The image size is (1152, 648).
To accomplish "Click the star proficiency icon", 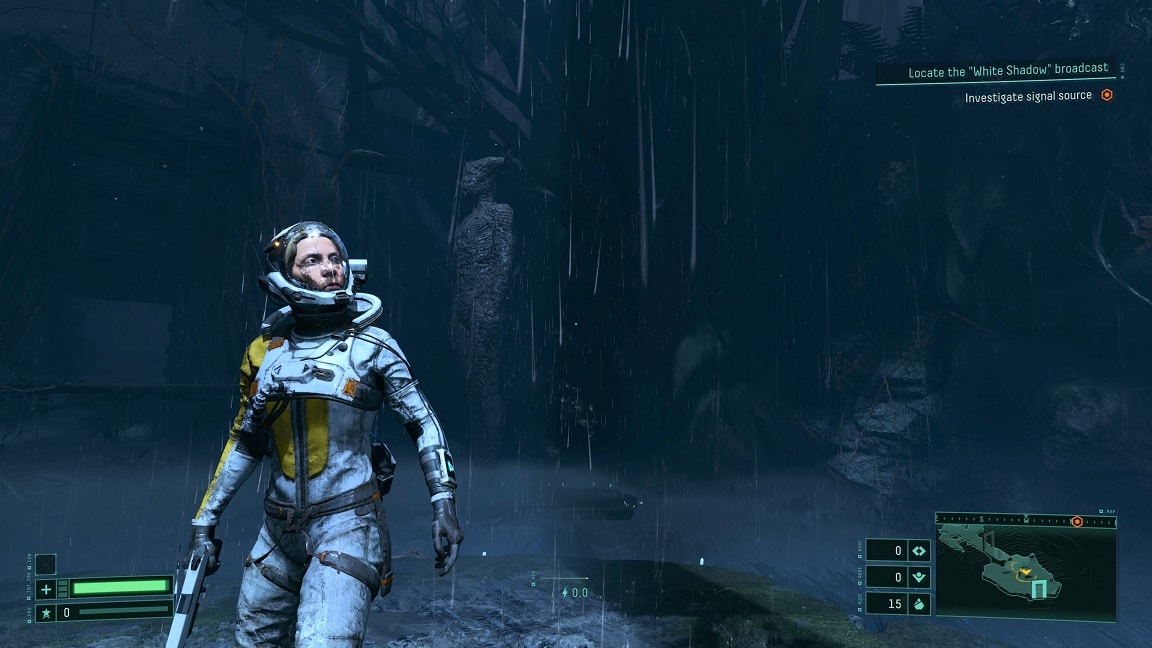I will pos(46,611).
